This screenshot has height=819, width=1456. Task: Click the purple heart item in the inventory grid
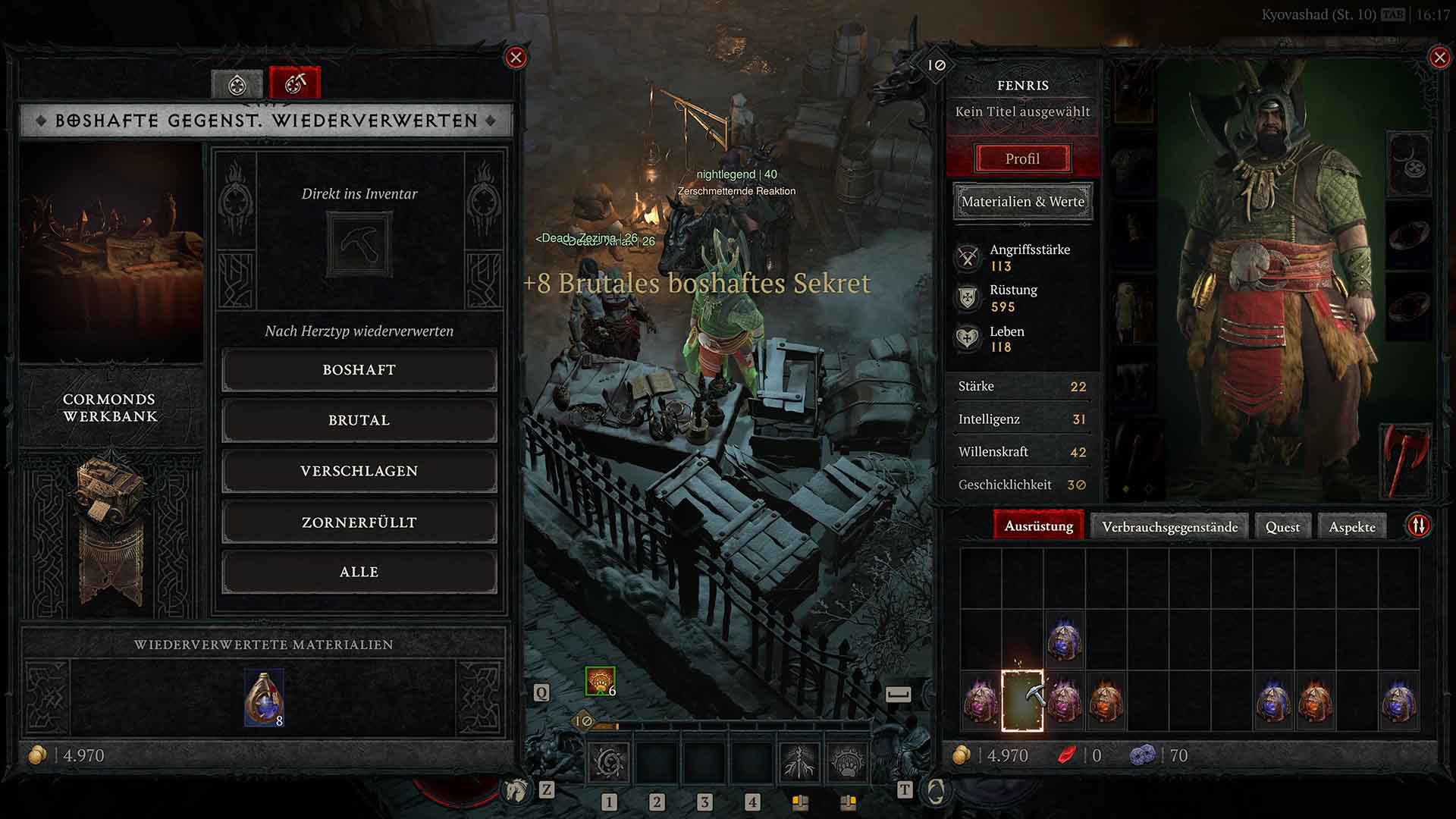coord(1064,641)
